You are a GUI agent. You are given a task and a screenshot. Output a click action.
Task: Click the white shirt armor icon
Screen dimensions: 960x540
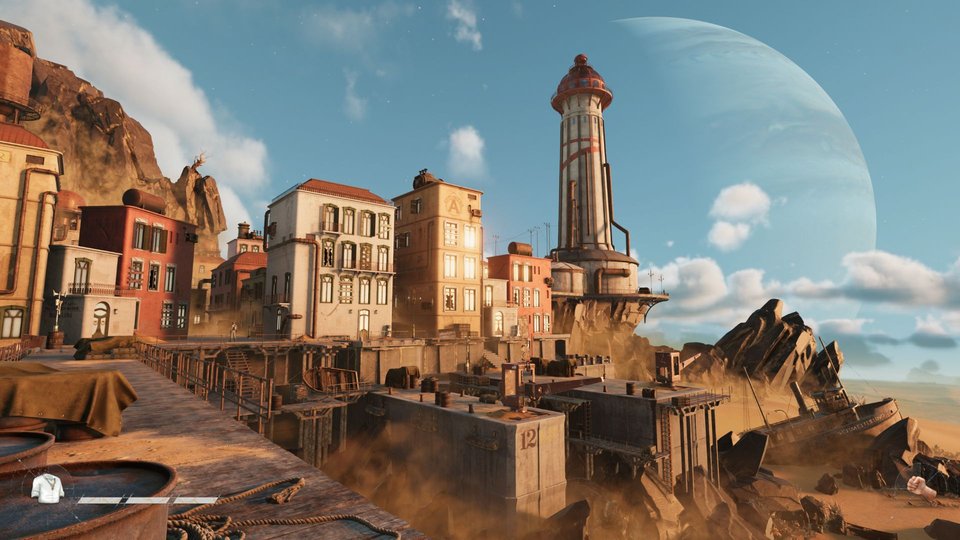[47, 488]
